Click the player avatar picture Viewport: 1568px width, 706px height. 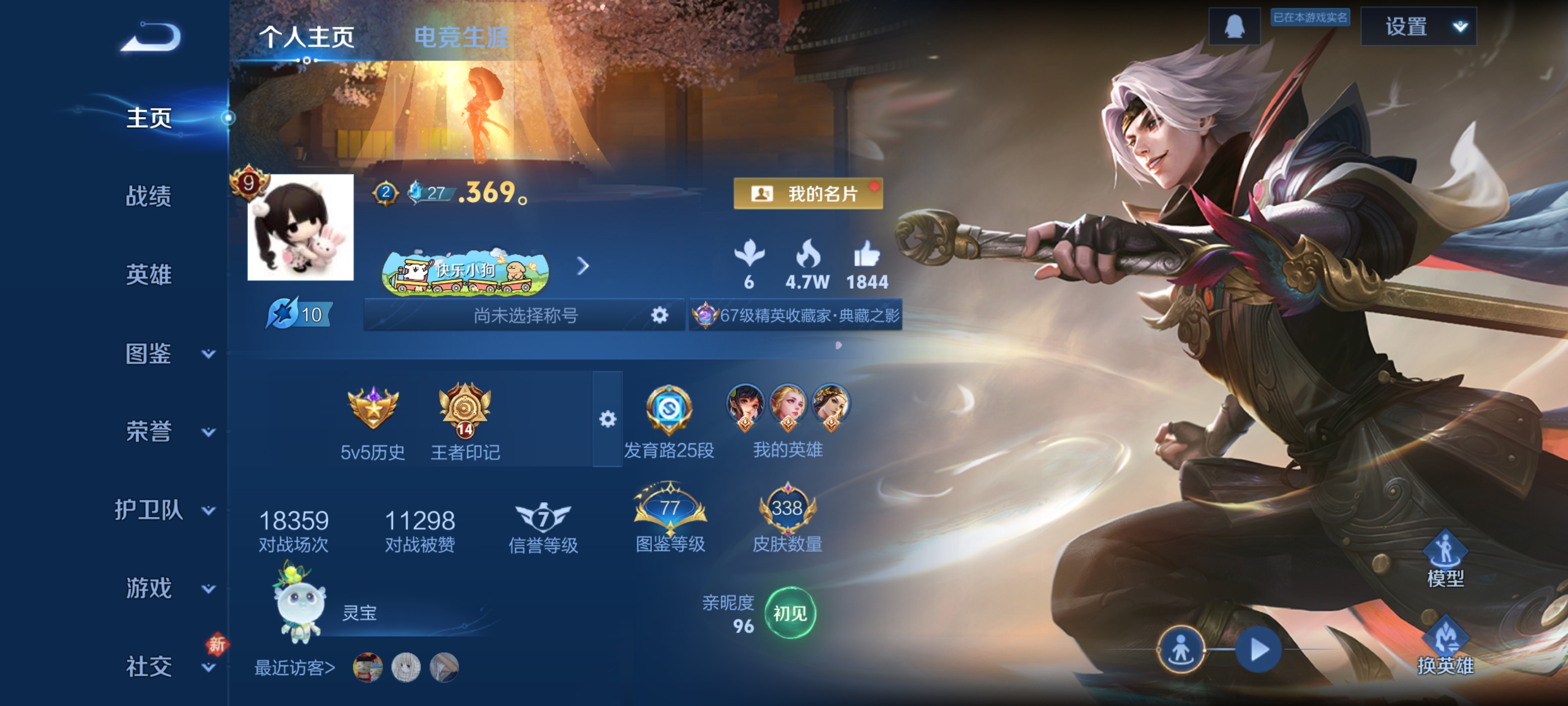300,227
